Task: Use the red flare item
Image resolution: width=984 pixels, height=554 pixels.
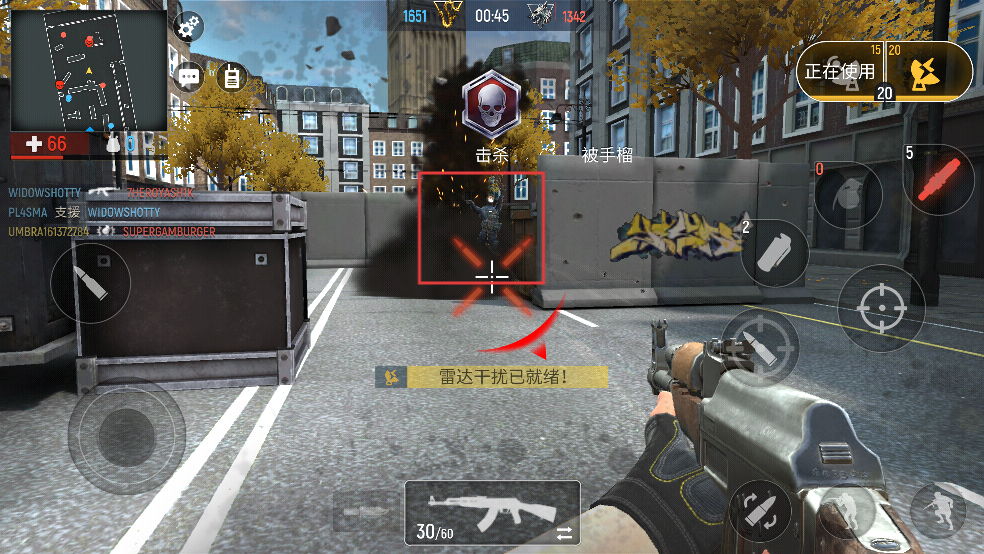Action: (x=938, y=179)
